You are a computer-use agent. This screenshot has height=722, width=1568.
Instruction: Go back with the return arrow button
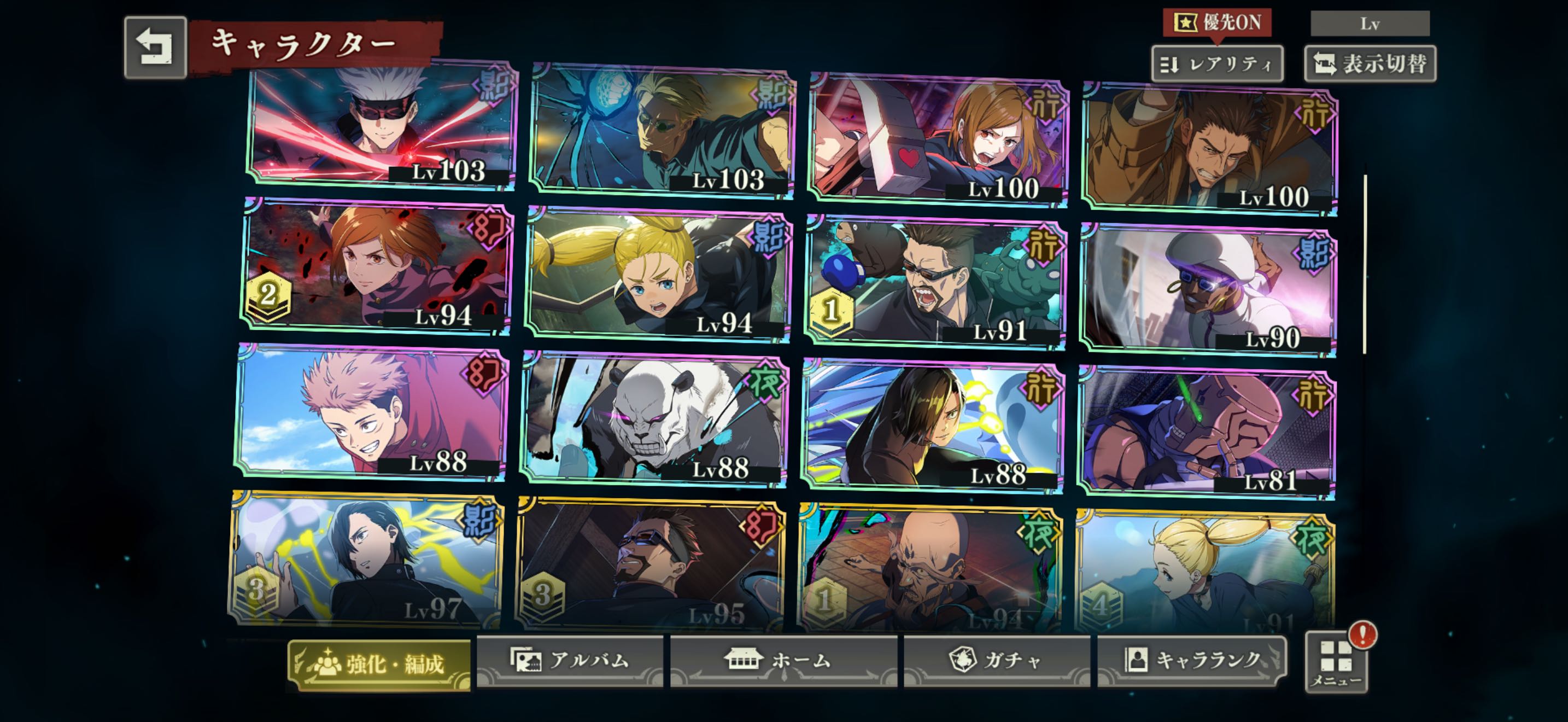tap(155, 48)
